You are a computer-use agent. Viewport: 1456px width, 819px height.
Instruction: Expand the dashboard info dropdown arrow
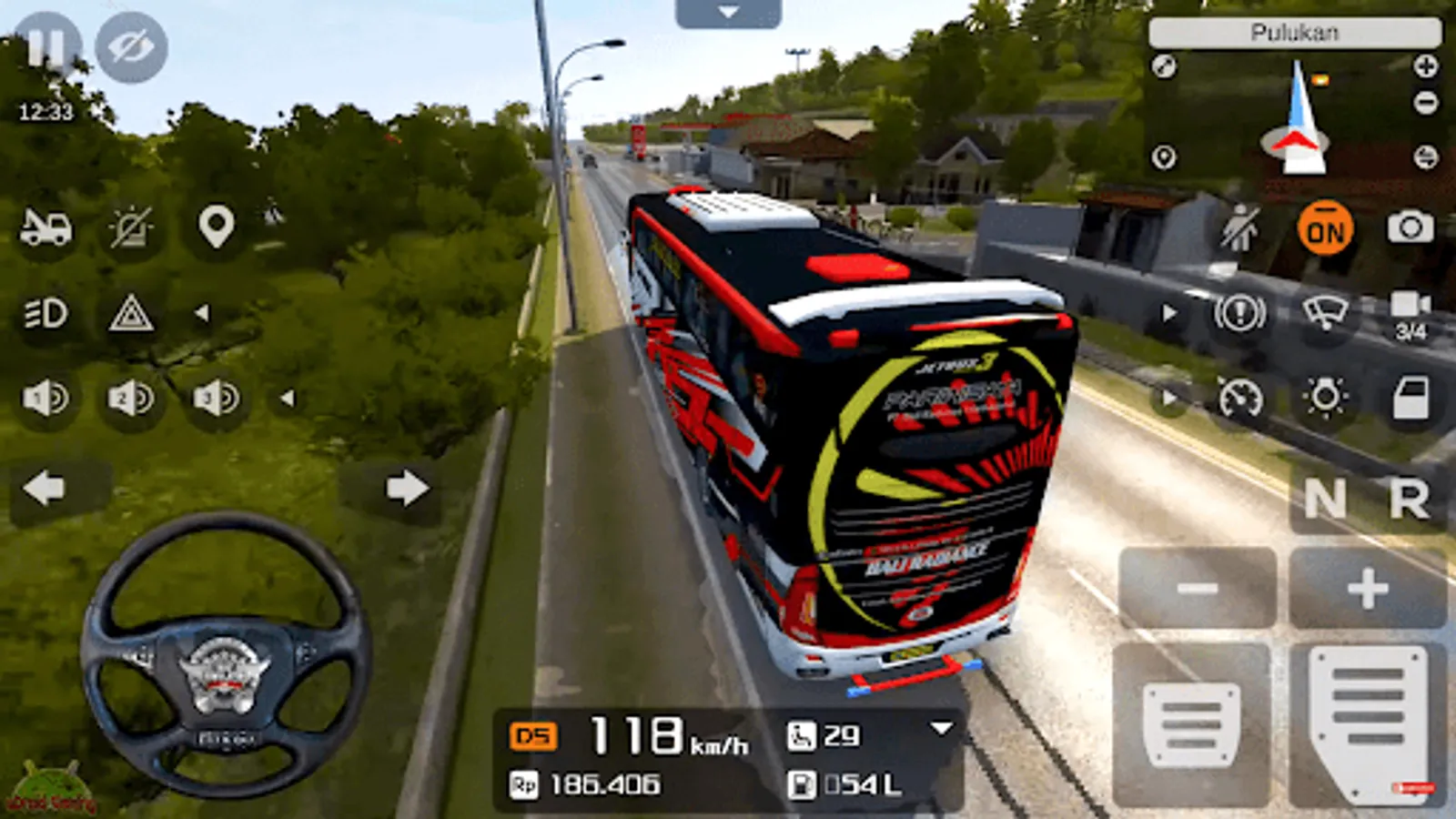(942, 728)
